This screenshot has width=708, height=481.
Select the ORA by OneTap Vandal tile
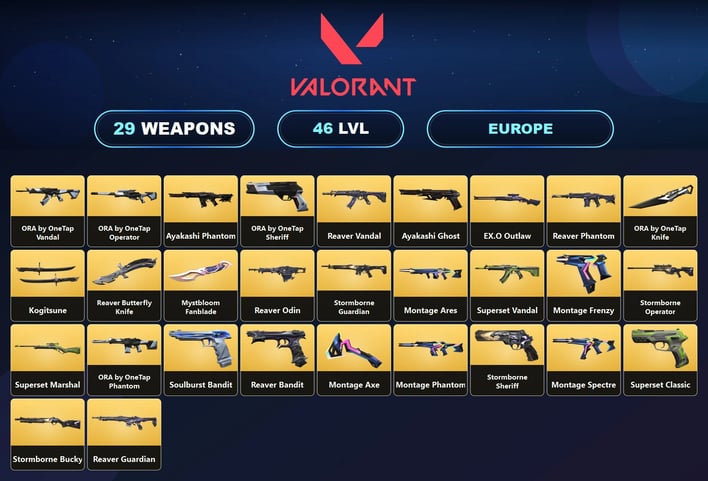(x=47, y=210)
